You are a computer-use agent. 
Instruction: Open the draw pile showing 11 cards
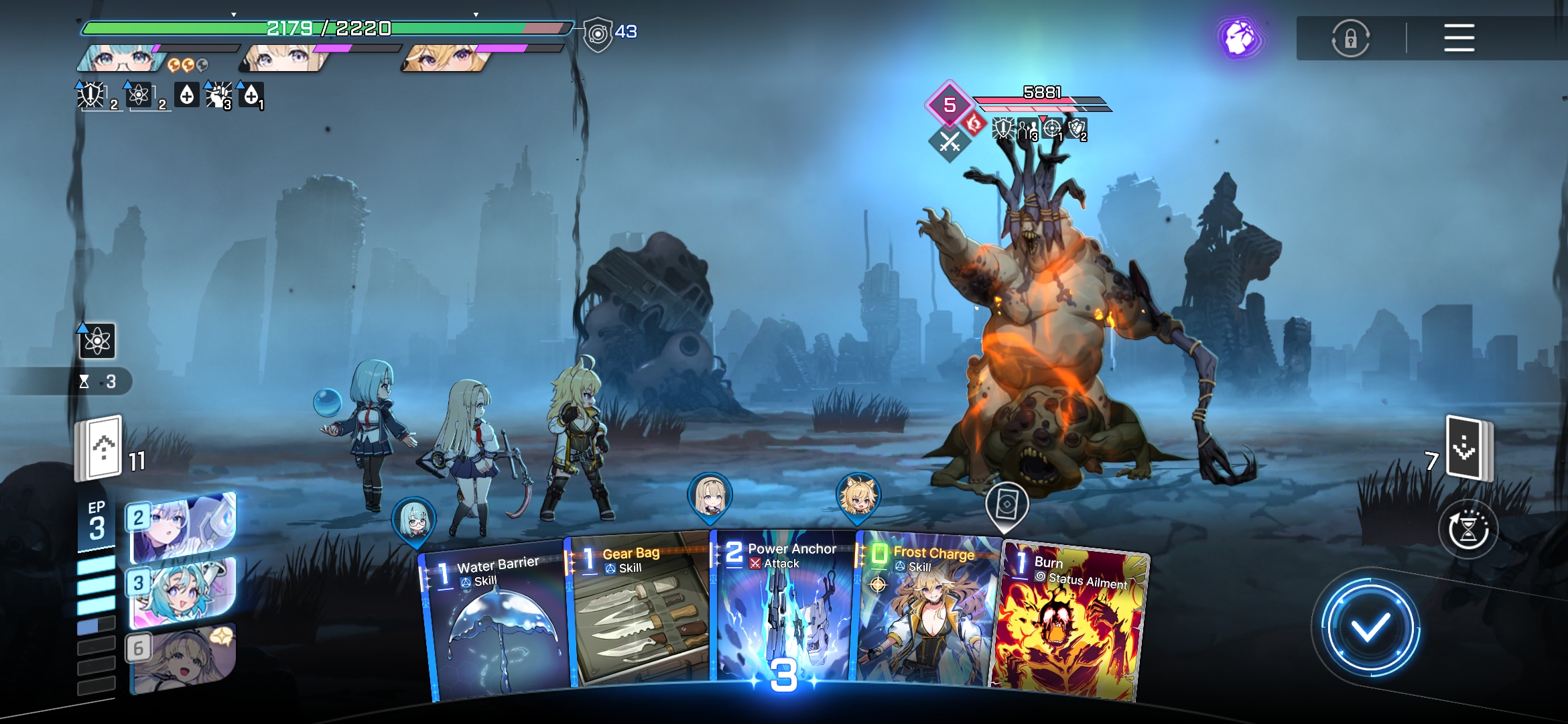pyautogui.click(x=101, y=448)
